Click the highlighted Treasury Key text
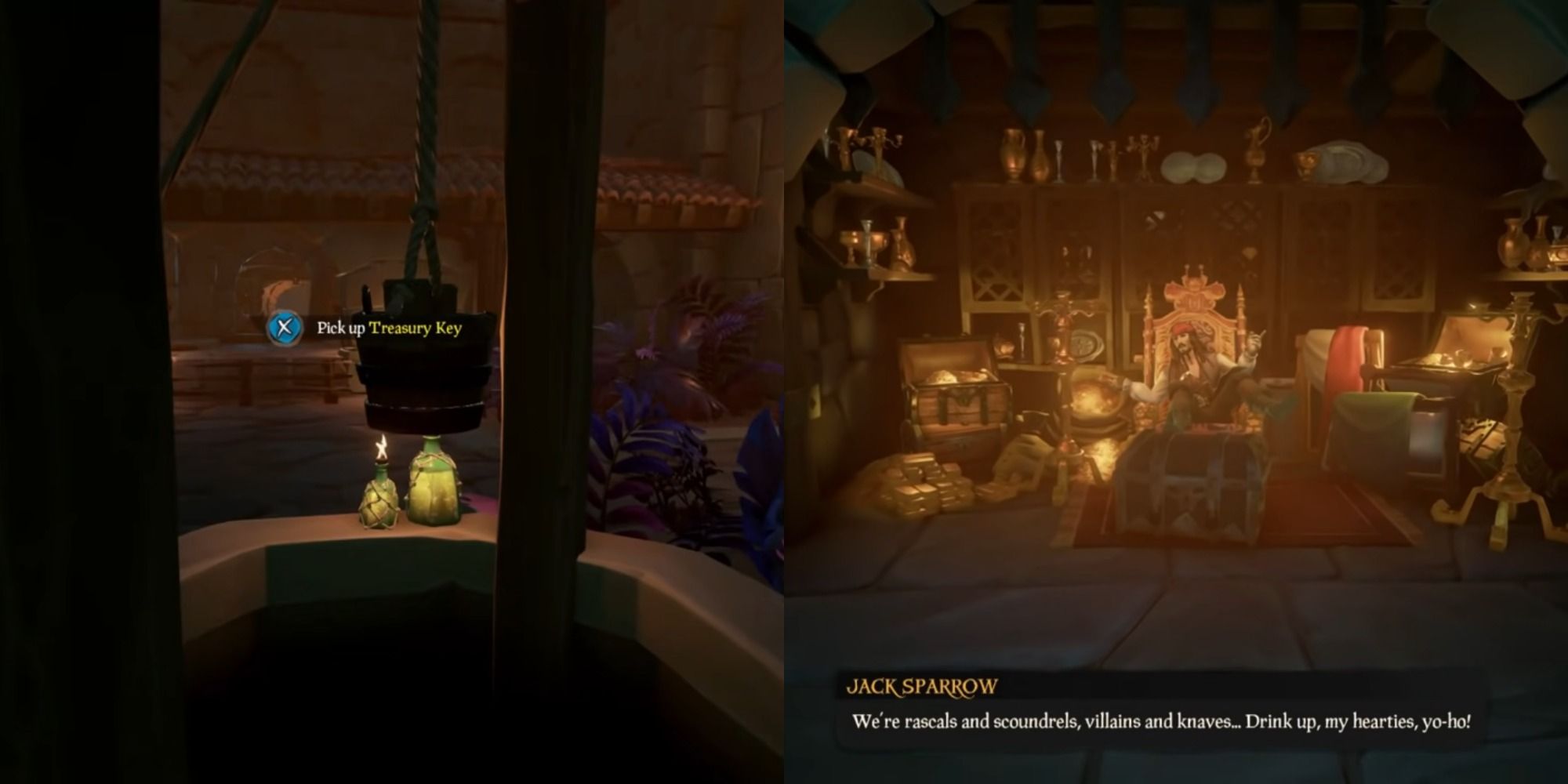Viewport: 1568px width, 784px height. click(416, 329)
